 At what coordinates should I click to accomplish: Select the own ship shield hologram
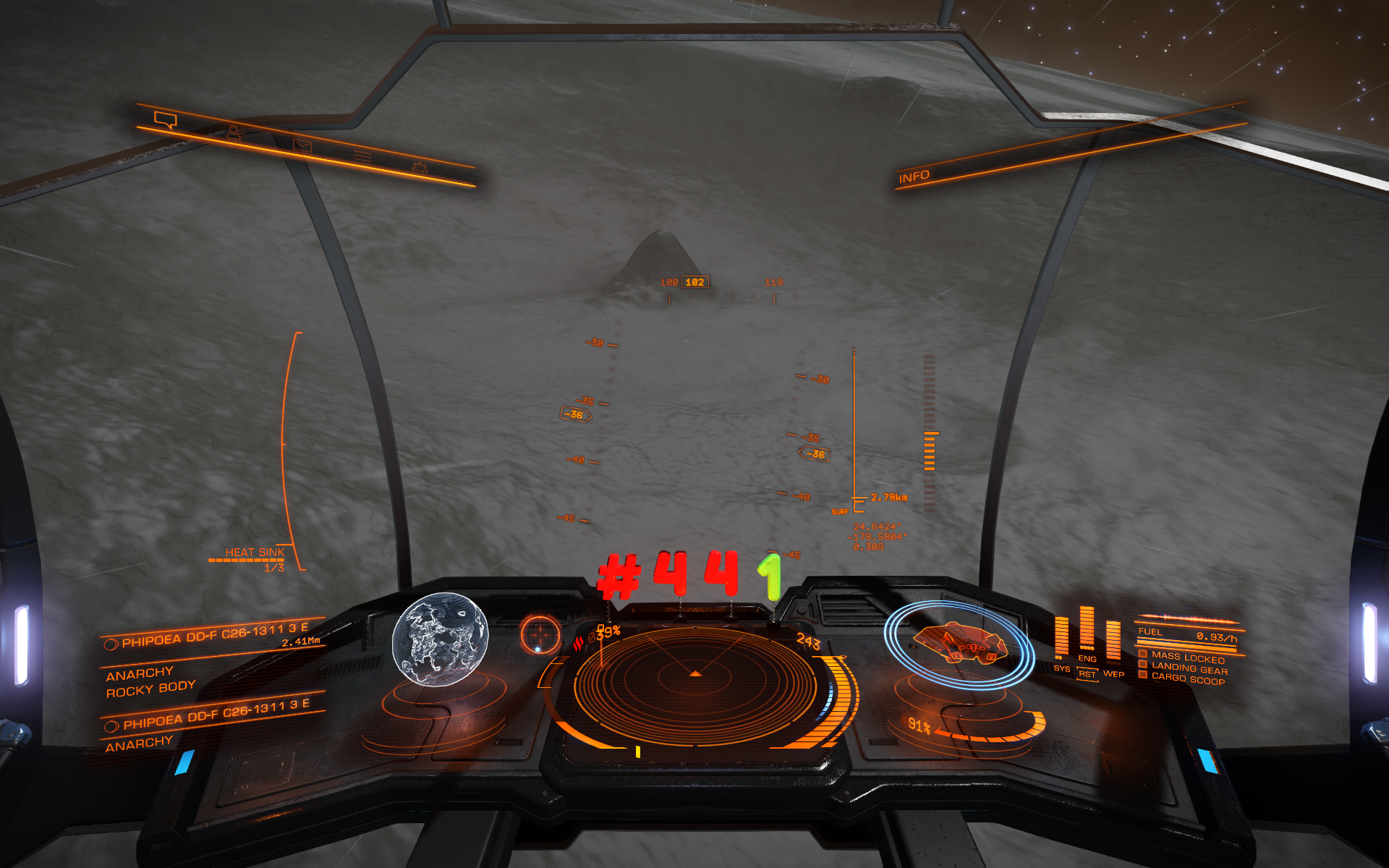coord(959,644)
